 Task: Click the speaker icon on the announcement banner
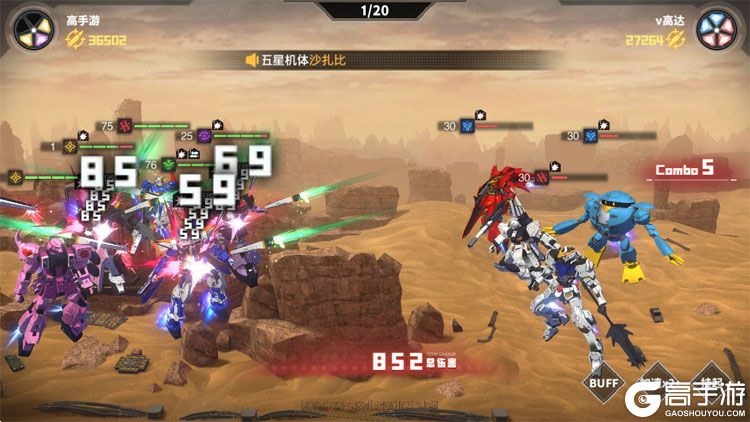[x=253, y=60]
